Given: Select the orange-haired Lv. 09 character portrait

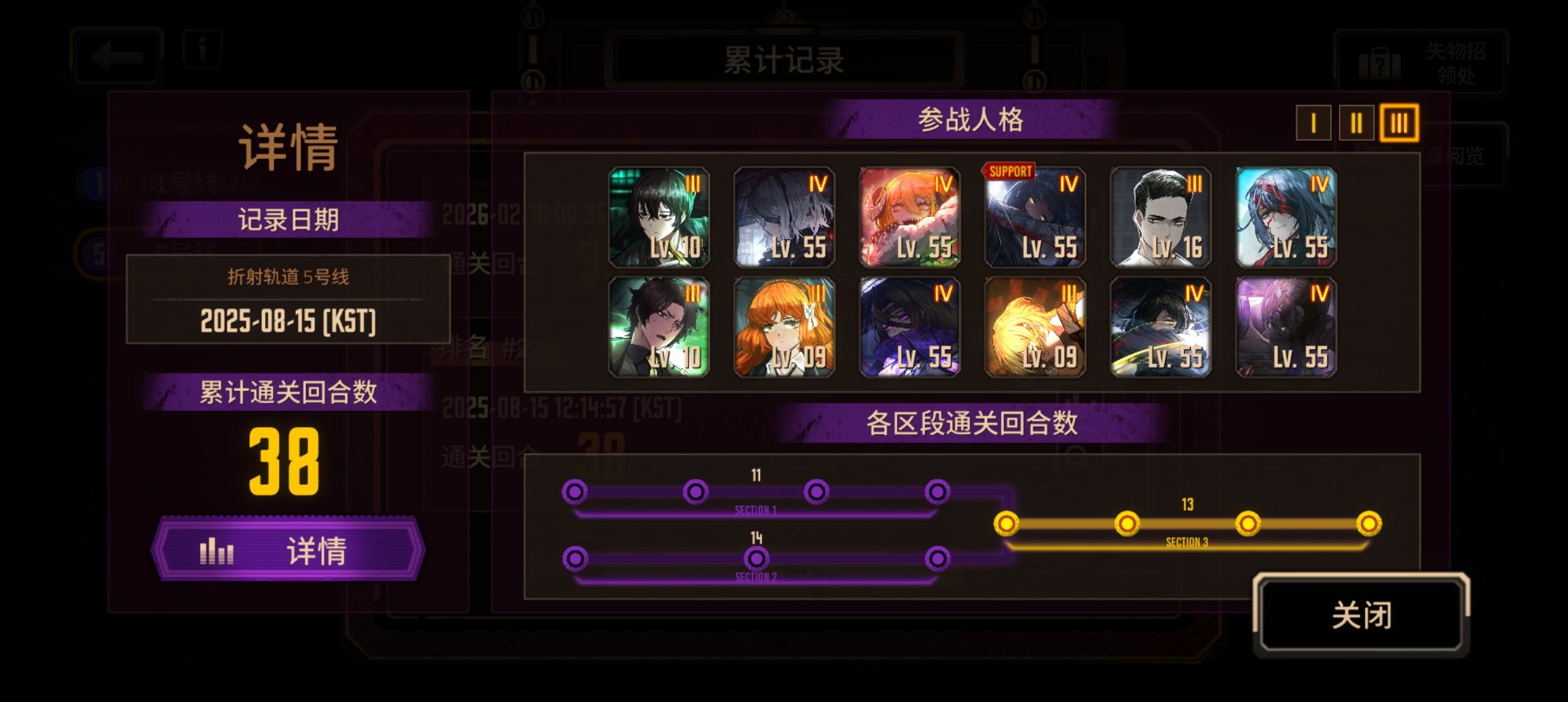Looking at the screenshot, I should click(x=785, y=326).
